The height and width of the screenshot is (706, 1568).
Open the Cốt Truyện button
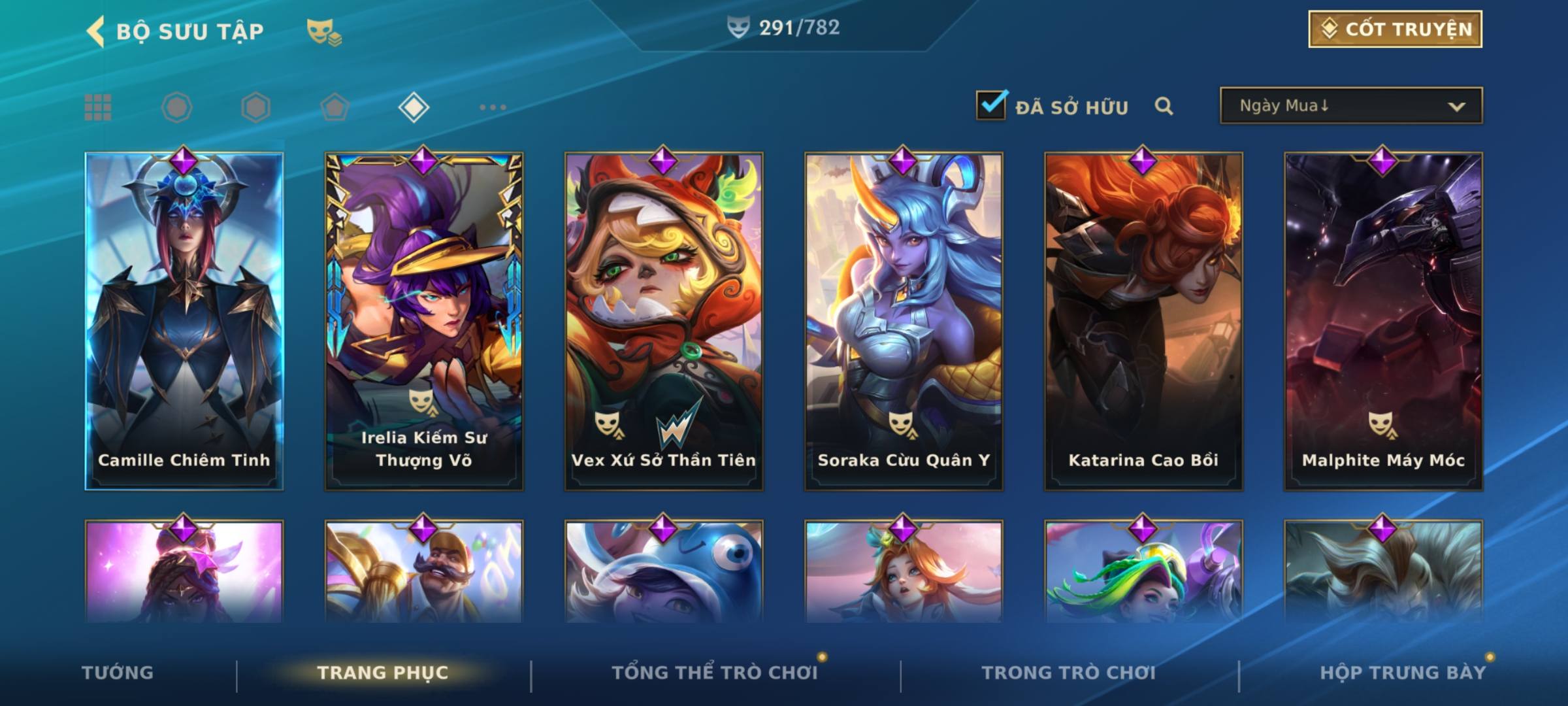point(1395,29)
